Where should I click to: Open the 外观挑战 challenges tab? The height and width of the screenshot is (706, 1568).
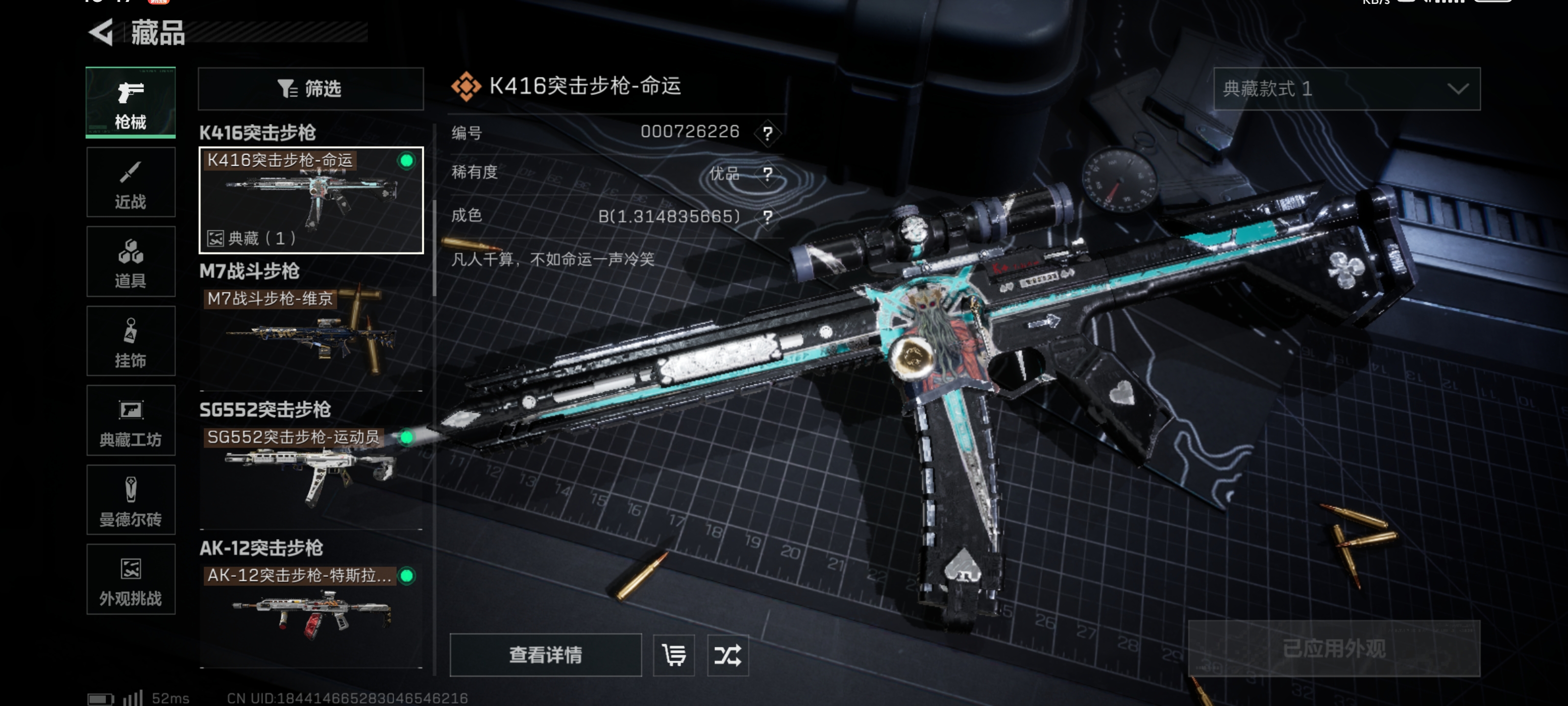131,580
